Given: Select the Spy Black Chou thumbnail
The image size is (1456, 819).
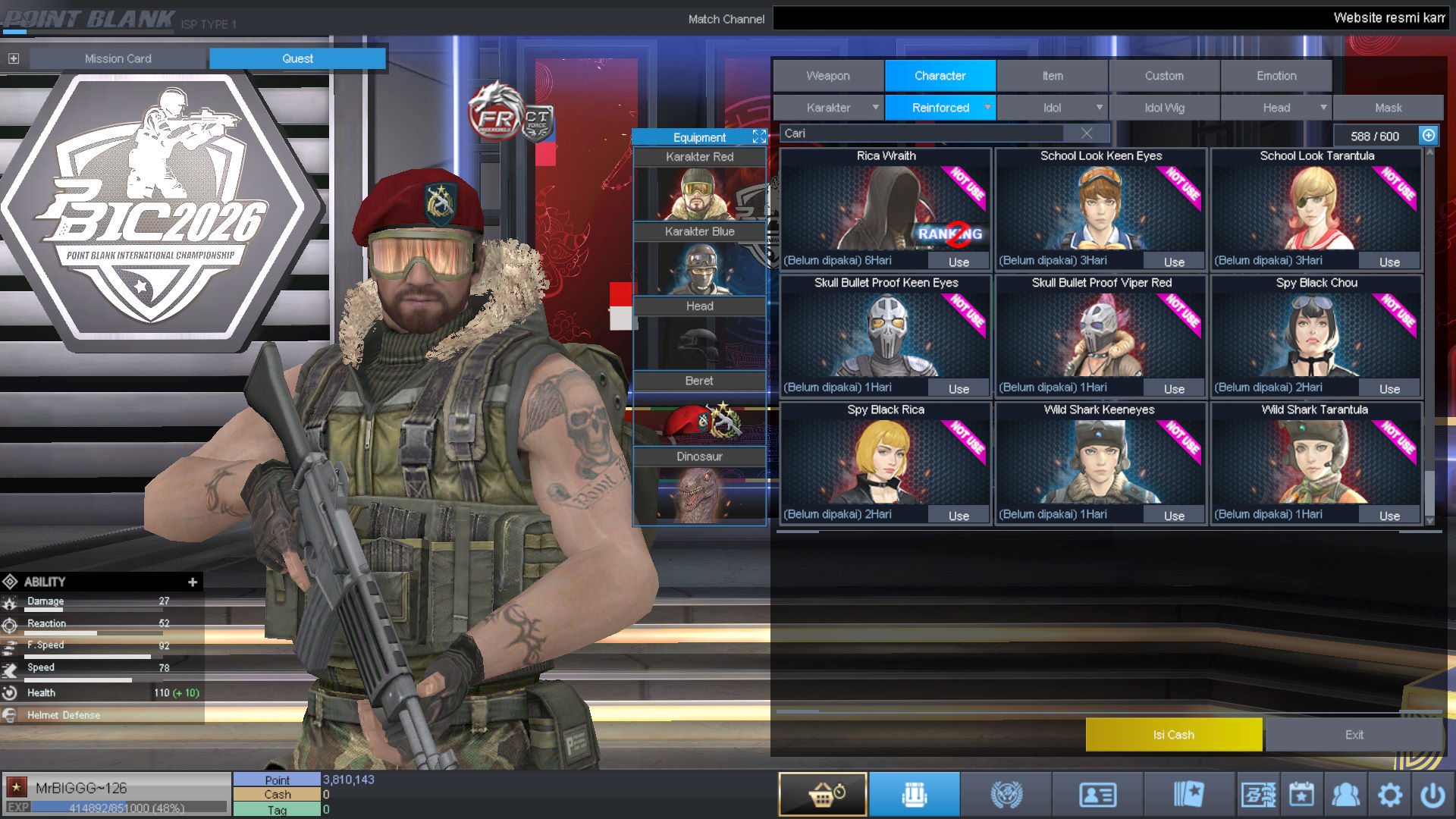Looking at the screenshot, I should 1316,335.
